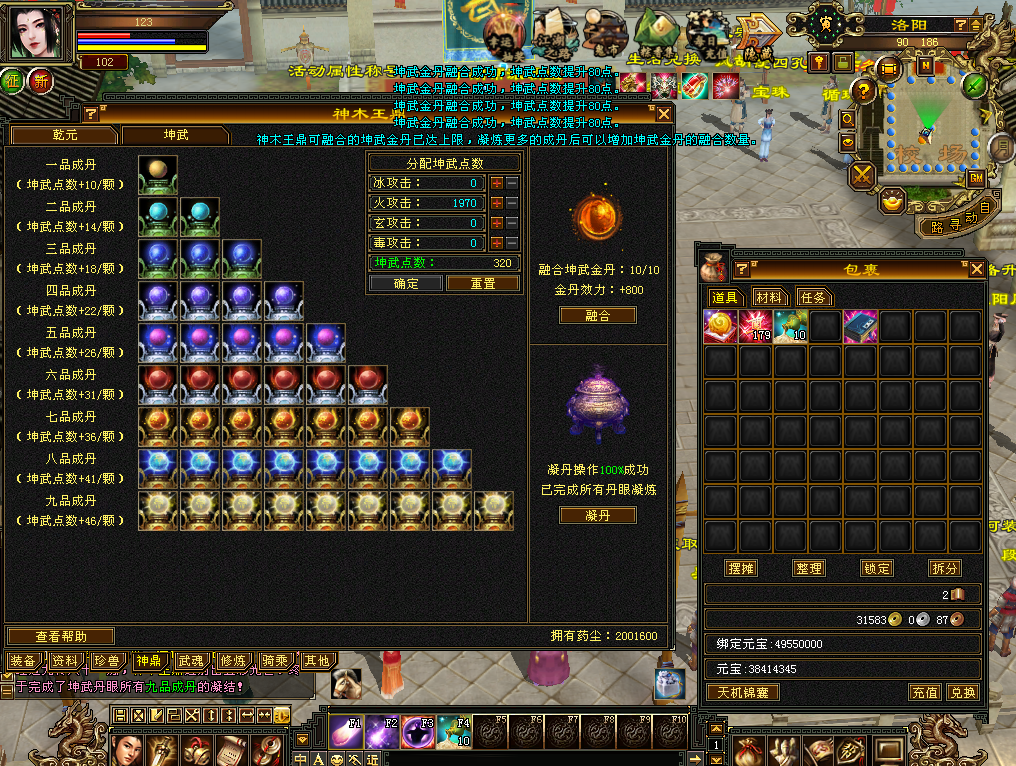Open the 天机锦囊 button
The width and height of the screenshot is (1016, 766).
coord(743,692)
